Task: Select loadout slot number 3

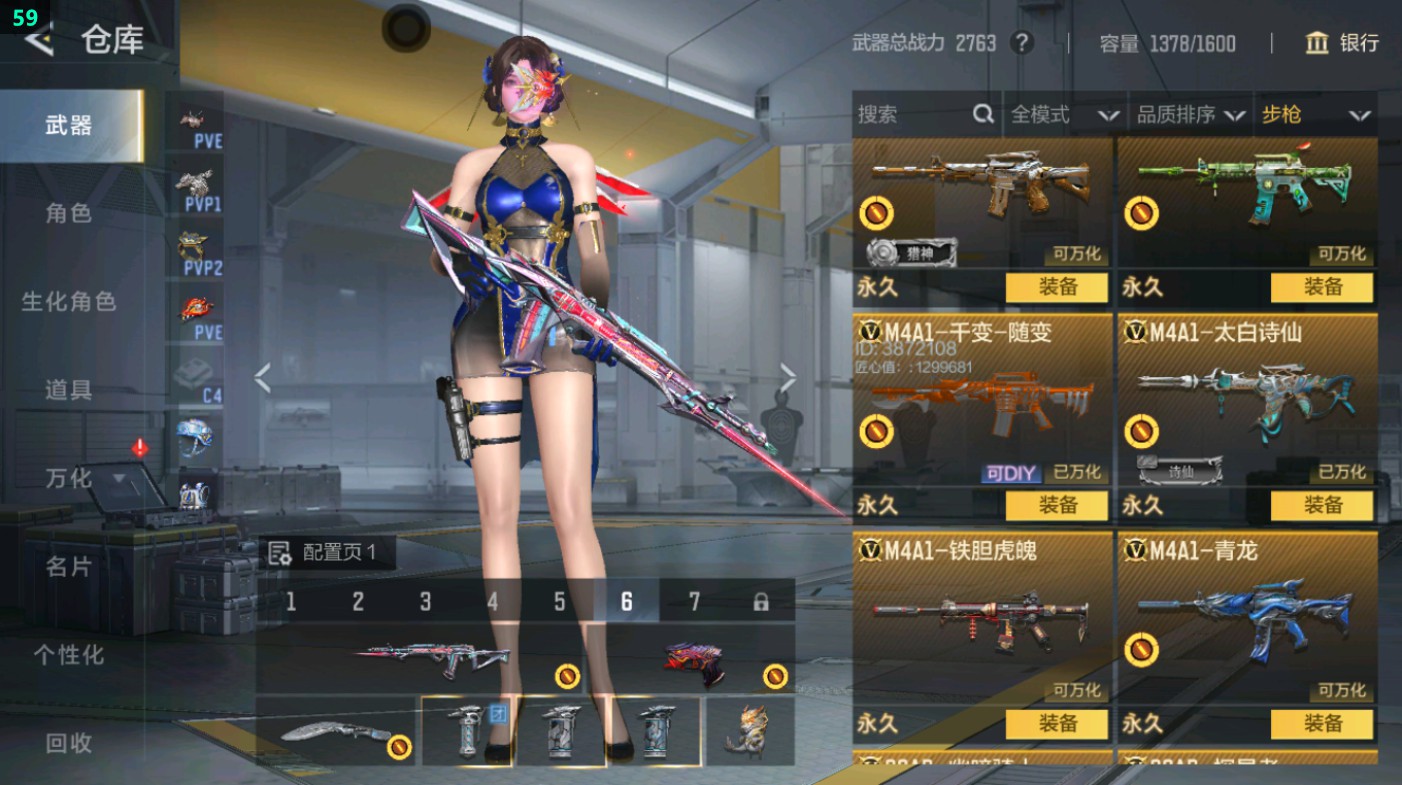Action: 425,601
